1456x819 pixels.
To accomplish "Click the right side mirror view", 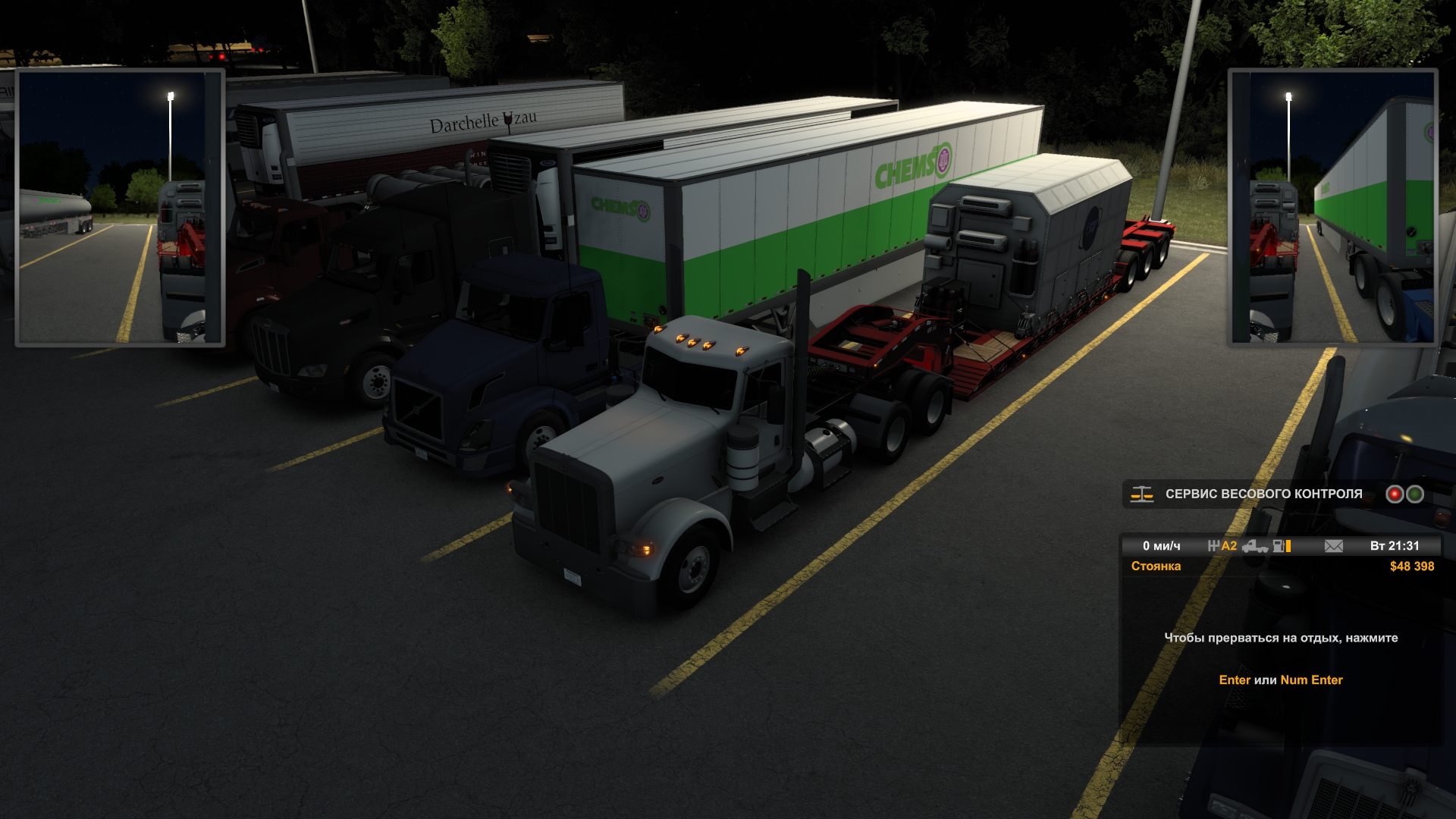I will [x=1332, y=207].
